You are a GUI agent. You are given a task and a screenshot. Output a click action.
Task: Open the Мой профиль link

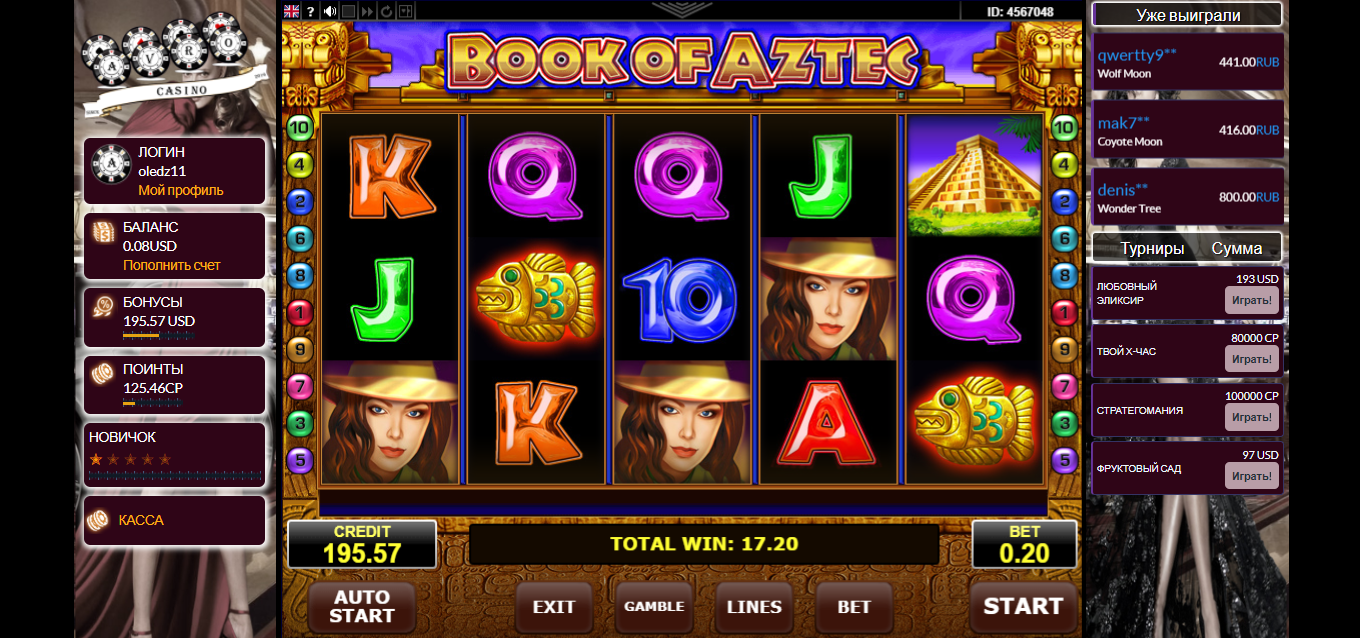tap(181, 190)
